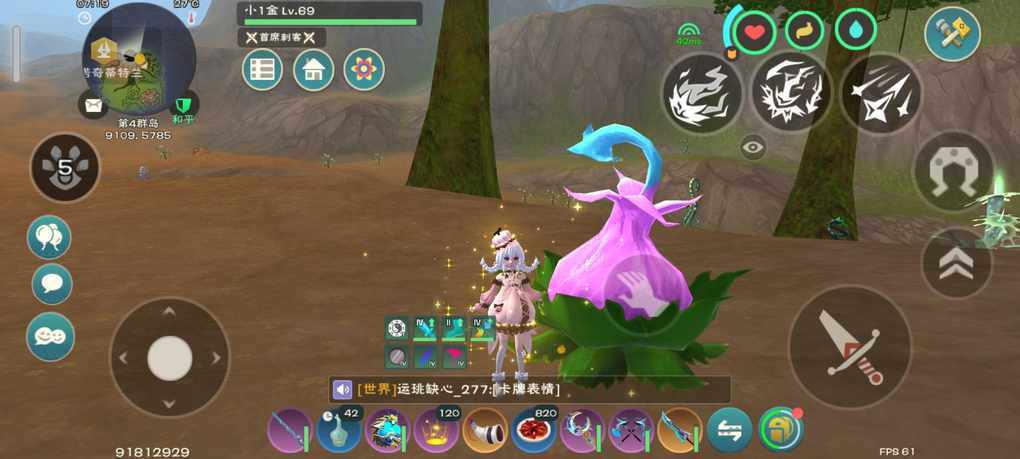Select the red meat dish hotbar slot
The height and width of the screenshot is (459, 1020).
[534, 431]
